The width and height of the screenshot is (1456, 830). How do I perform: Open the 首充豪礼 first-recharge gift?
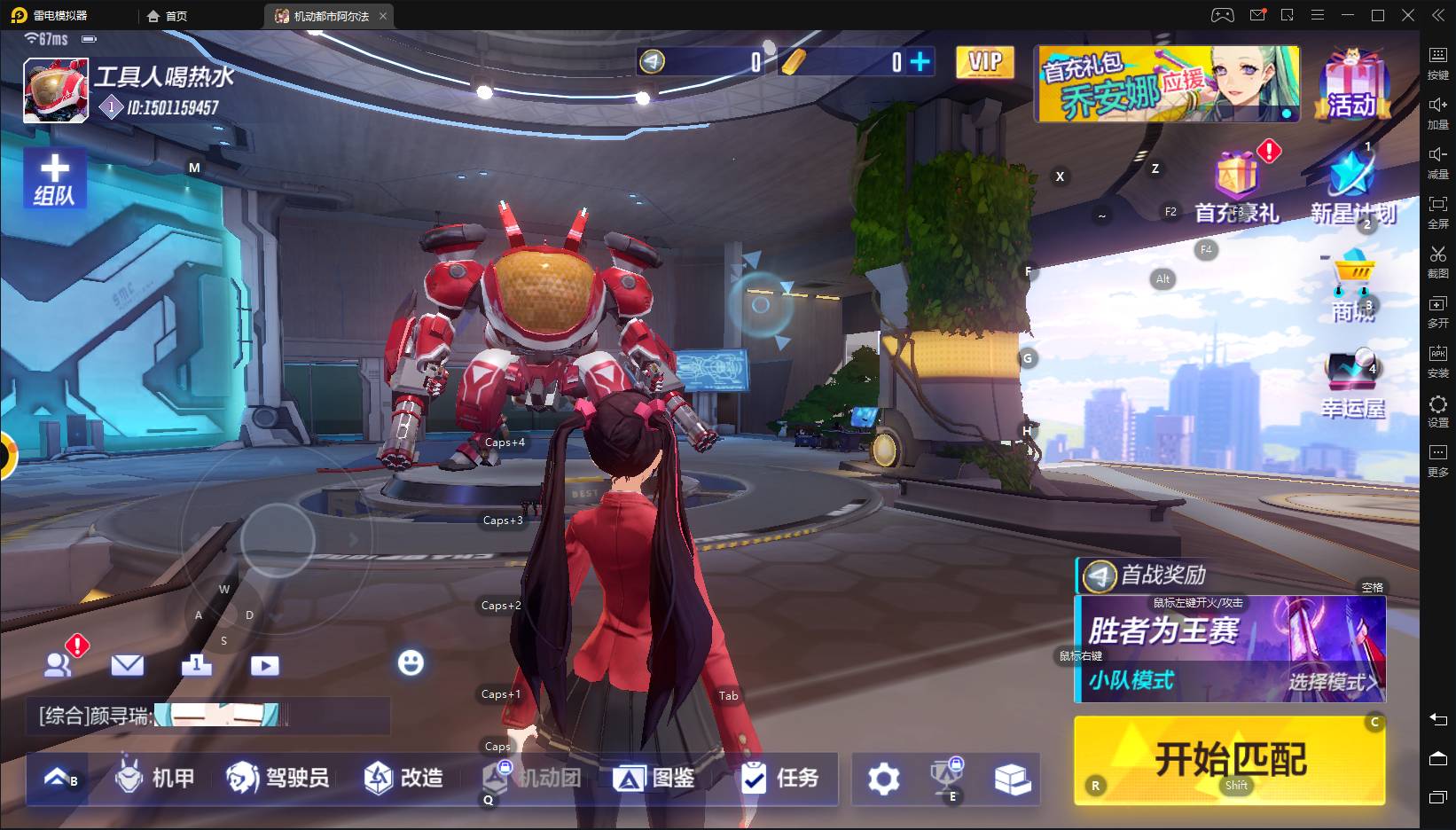tap(1237, 188)
